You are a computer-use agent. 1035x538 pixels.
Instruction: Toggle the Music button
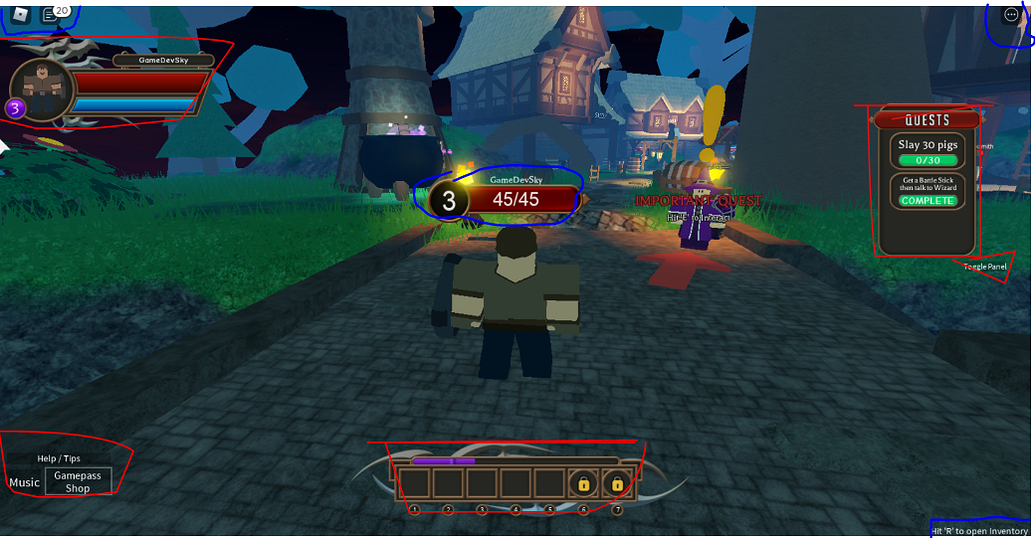(24, 482)
